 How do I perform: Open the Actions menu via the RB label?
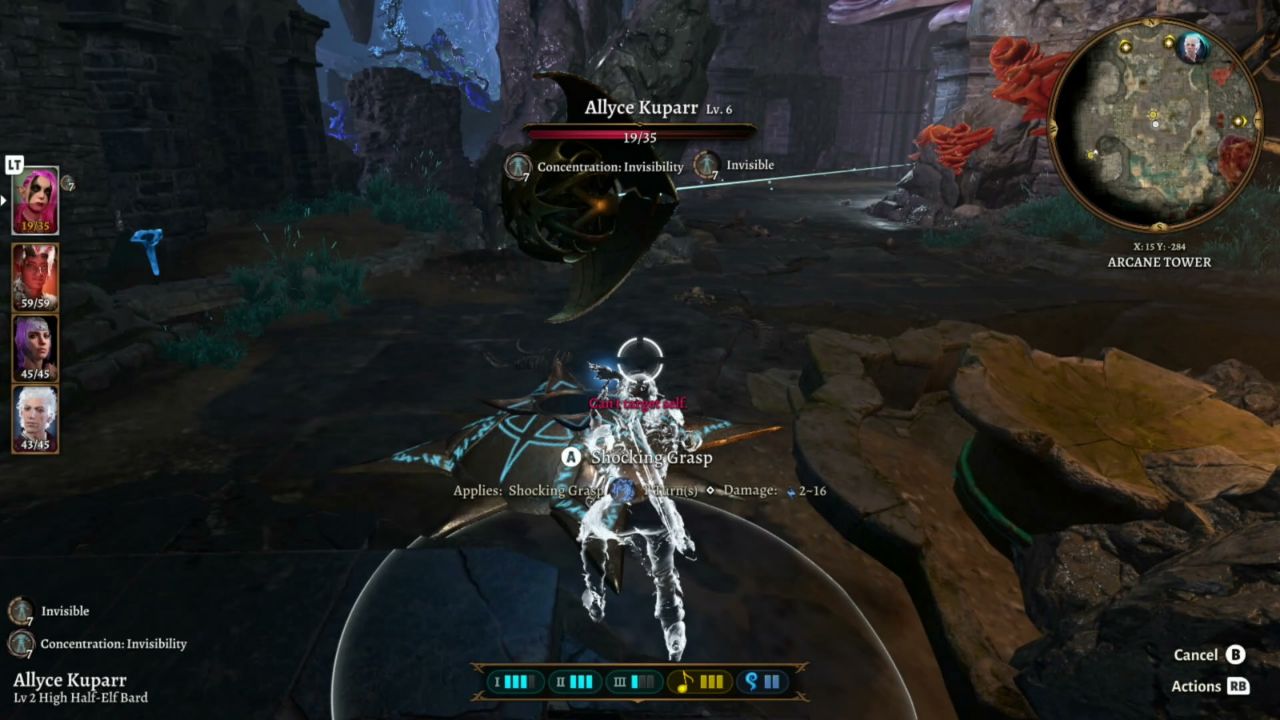1239,686
